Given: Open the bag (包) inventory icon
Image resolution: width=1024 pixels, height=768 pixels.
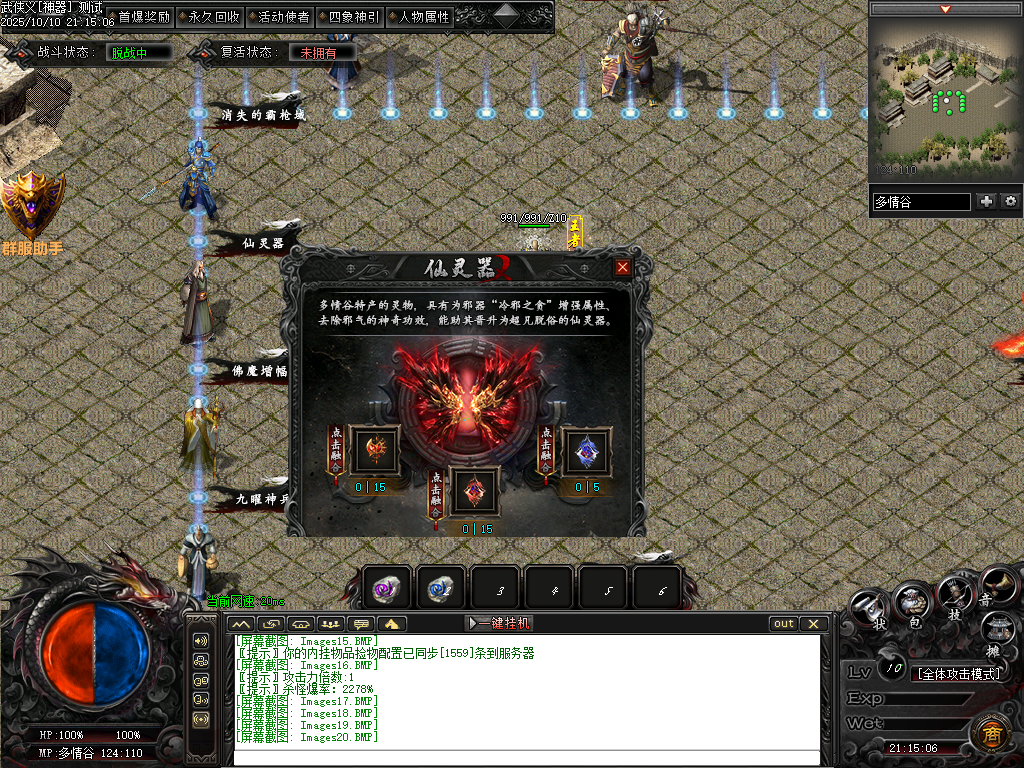Looking at the screenshot, I should click(x=910, y=602).
